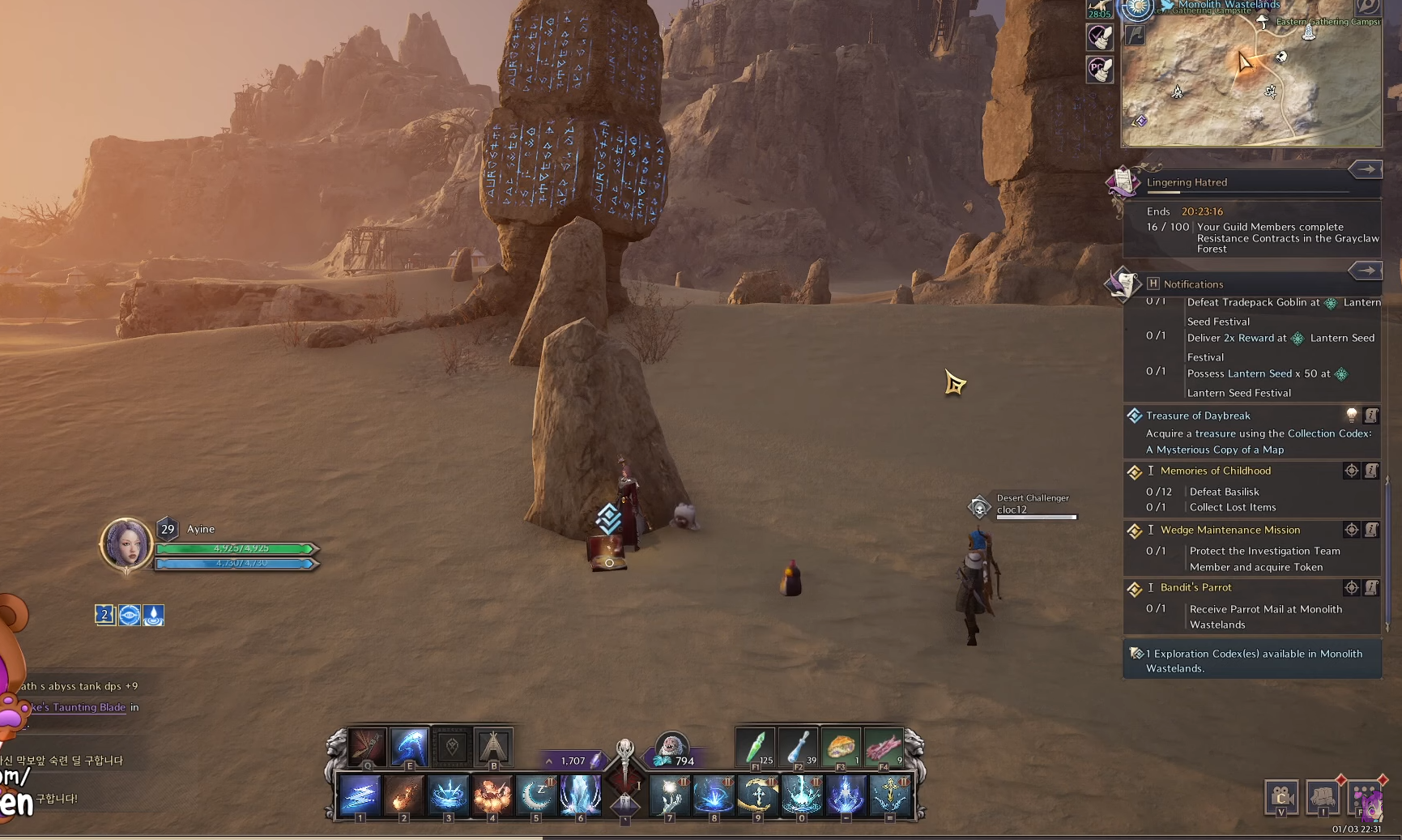Screen dimensions: 1402x840
Task: Collapse the Notifications panel with its arrow
Action: 1366,271
